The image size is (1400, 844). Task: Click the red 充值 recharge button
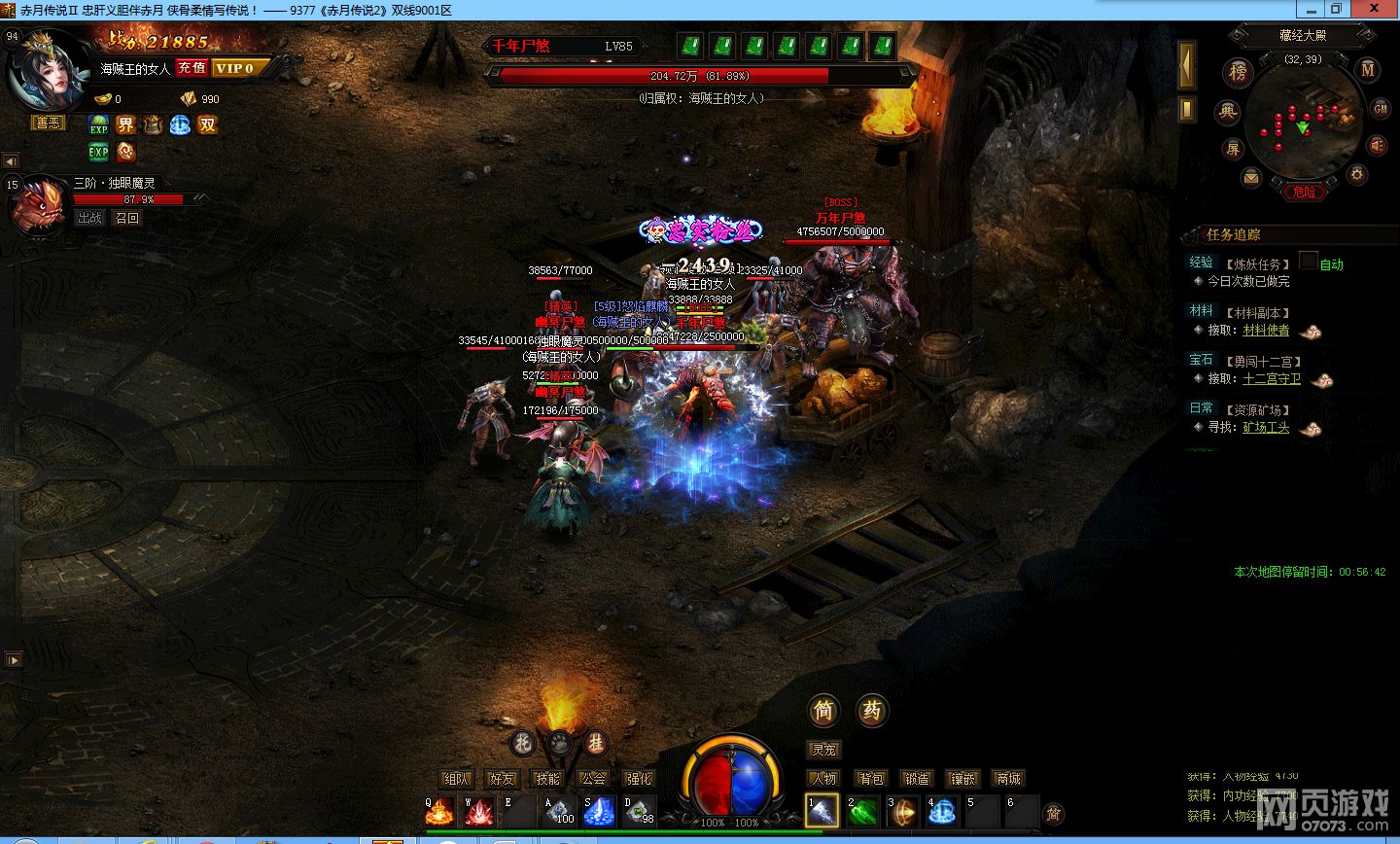pos(192,67)
